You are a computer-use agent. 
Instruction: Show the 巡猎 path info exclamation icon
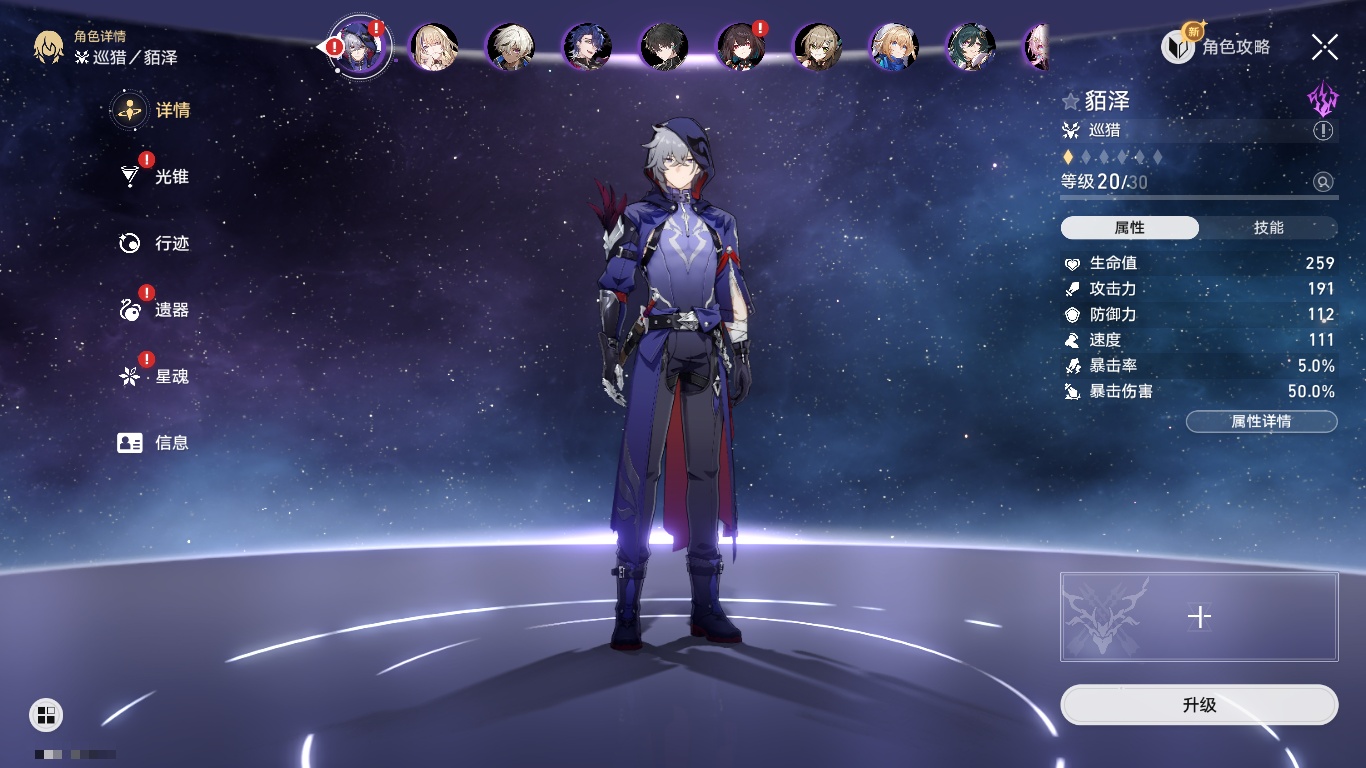[1323, 131]
